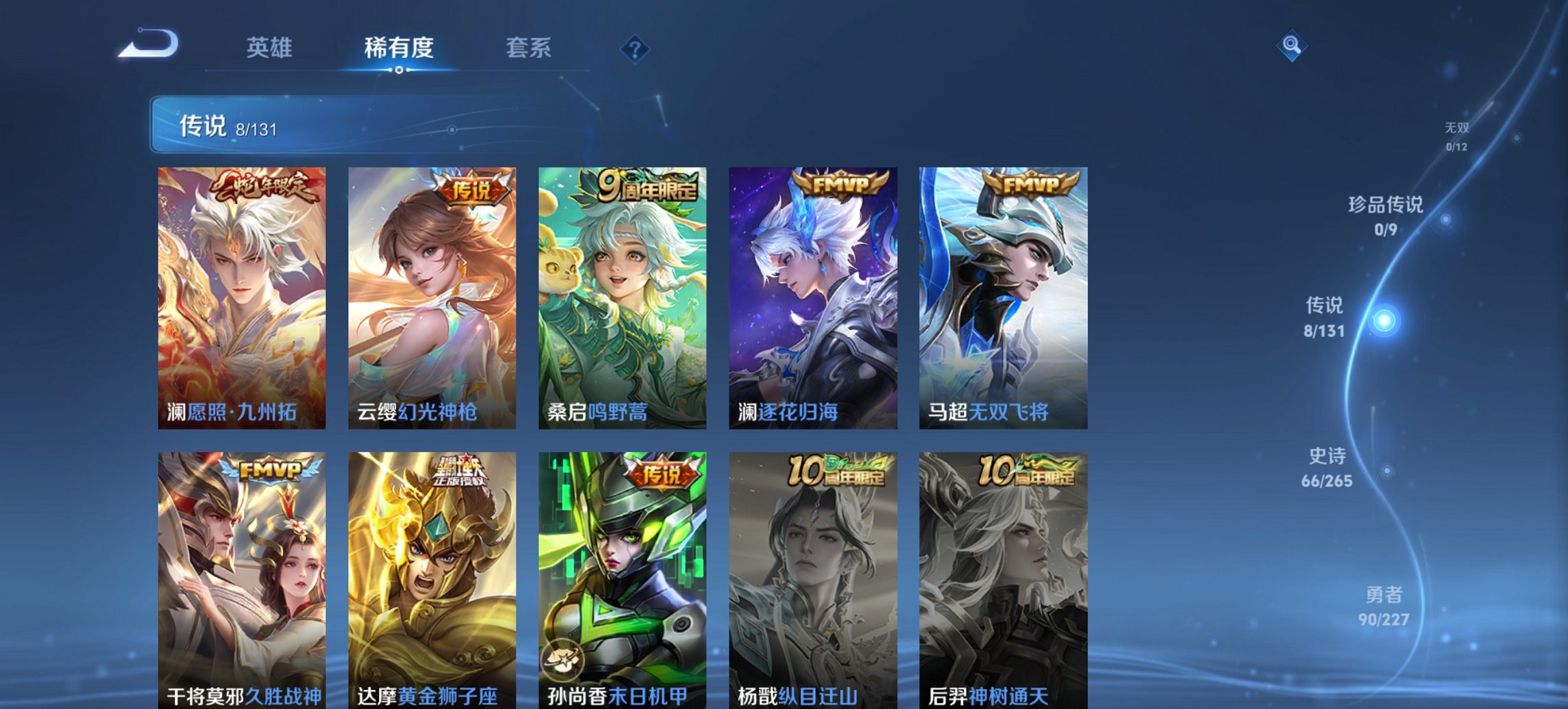The height and width of the screenshot is (709, 1568).
Task: Switch to the 套系 tab
Action: click(x=529, y=46)
